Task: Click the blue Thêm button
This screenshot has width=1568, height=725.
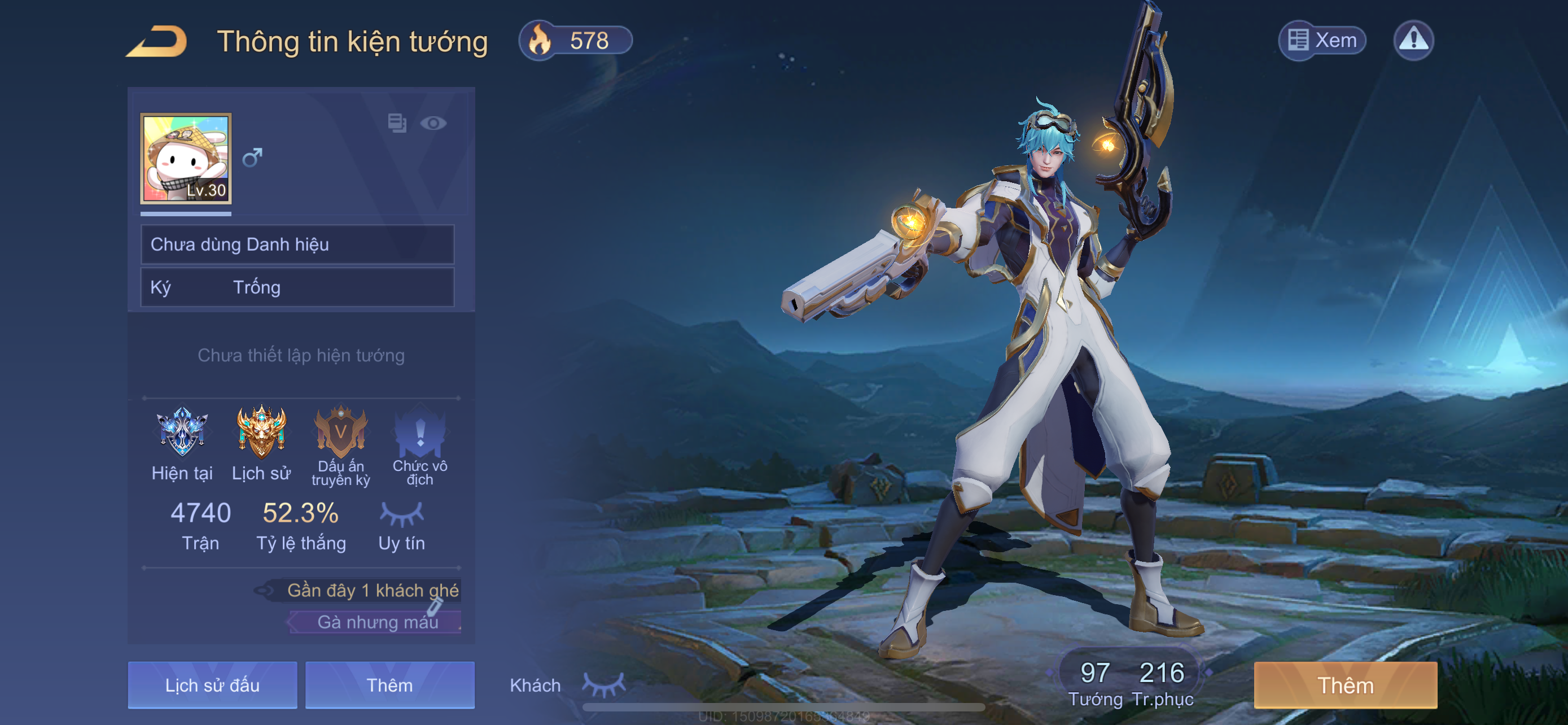Action: point(389,685)
